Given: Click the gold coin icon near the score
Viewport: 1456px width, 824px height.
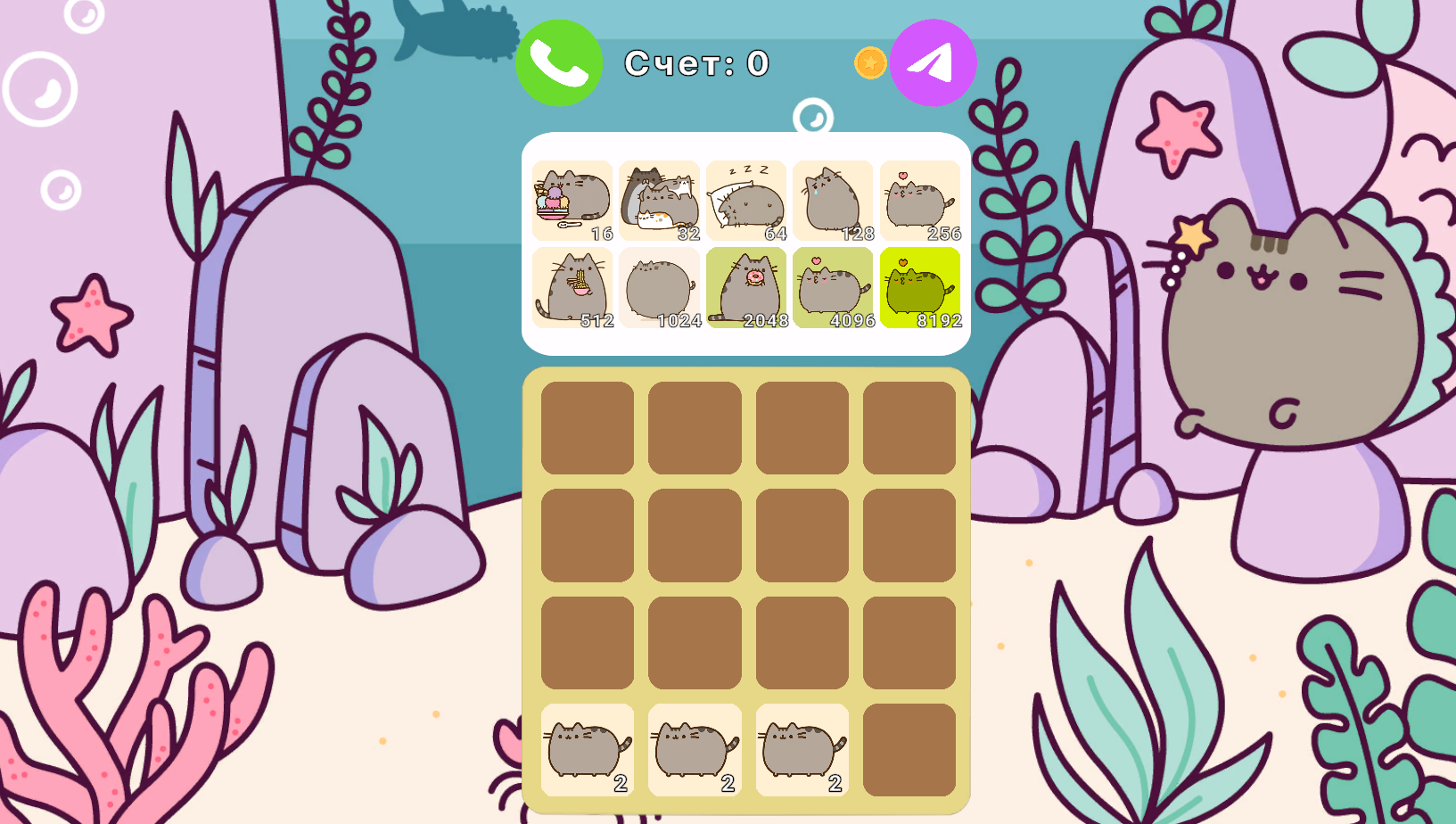Looking at the screenshot, I should [870, 62].
